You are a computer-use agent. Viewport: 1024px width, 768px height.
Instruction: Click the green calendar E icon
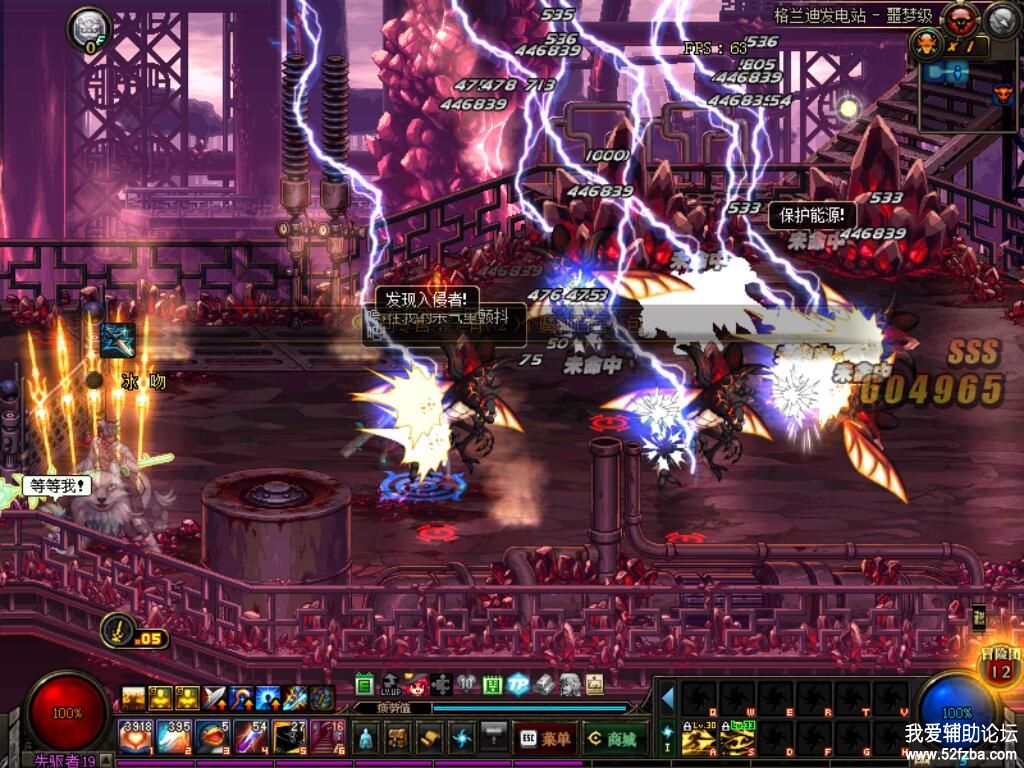point(365,685)
